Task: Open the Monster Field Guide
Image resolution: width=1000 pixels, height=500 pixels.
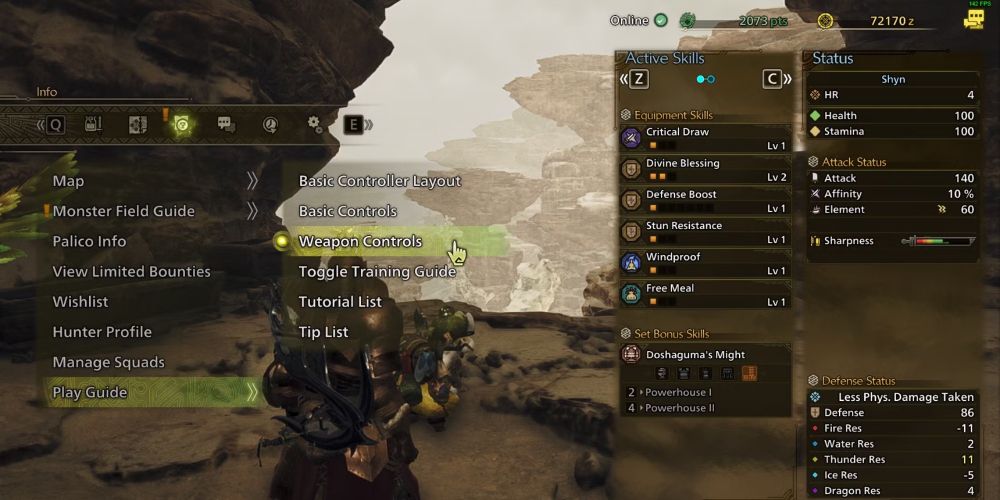Action: 123,211
